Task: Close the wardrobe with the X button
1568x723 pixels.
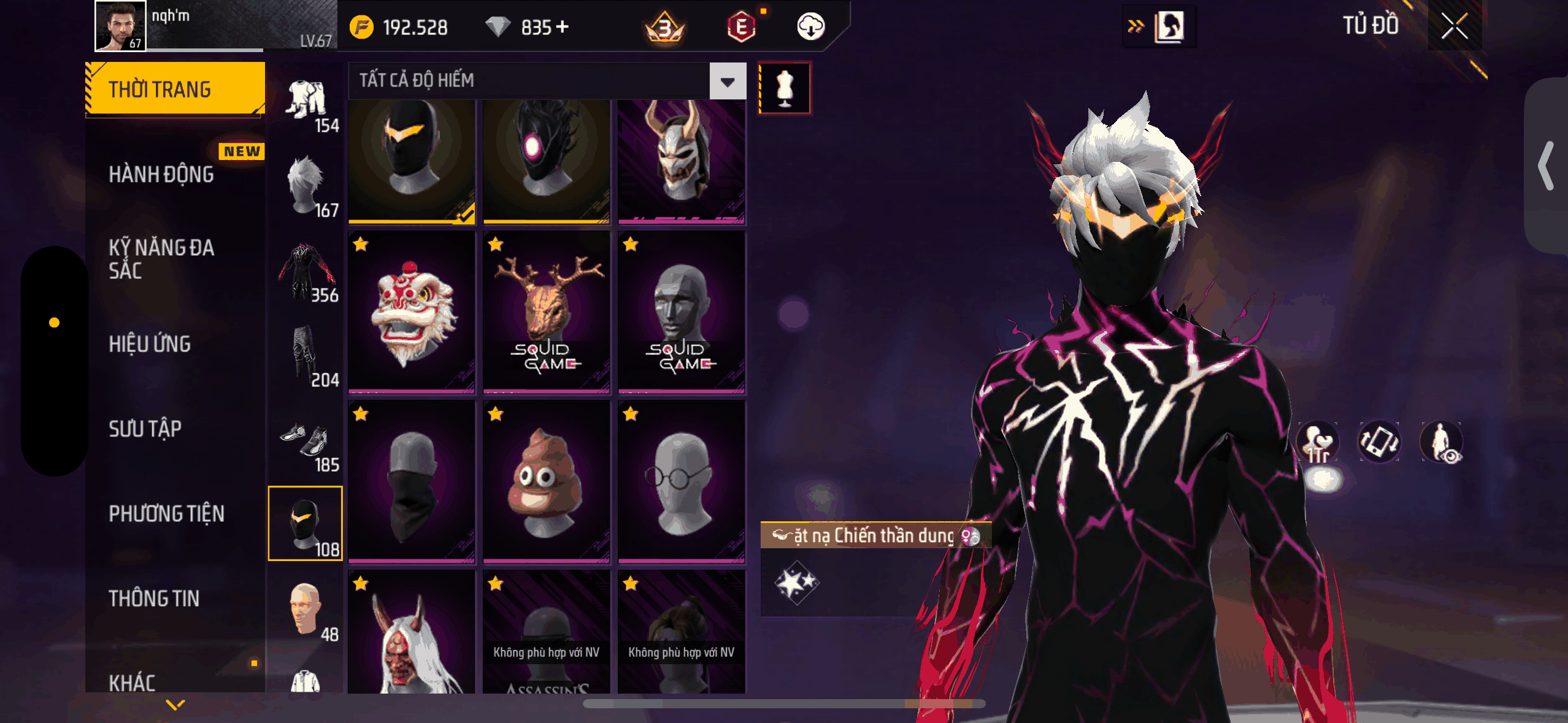Action: 1454,26
